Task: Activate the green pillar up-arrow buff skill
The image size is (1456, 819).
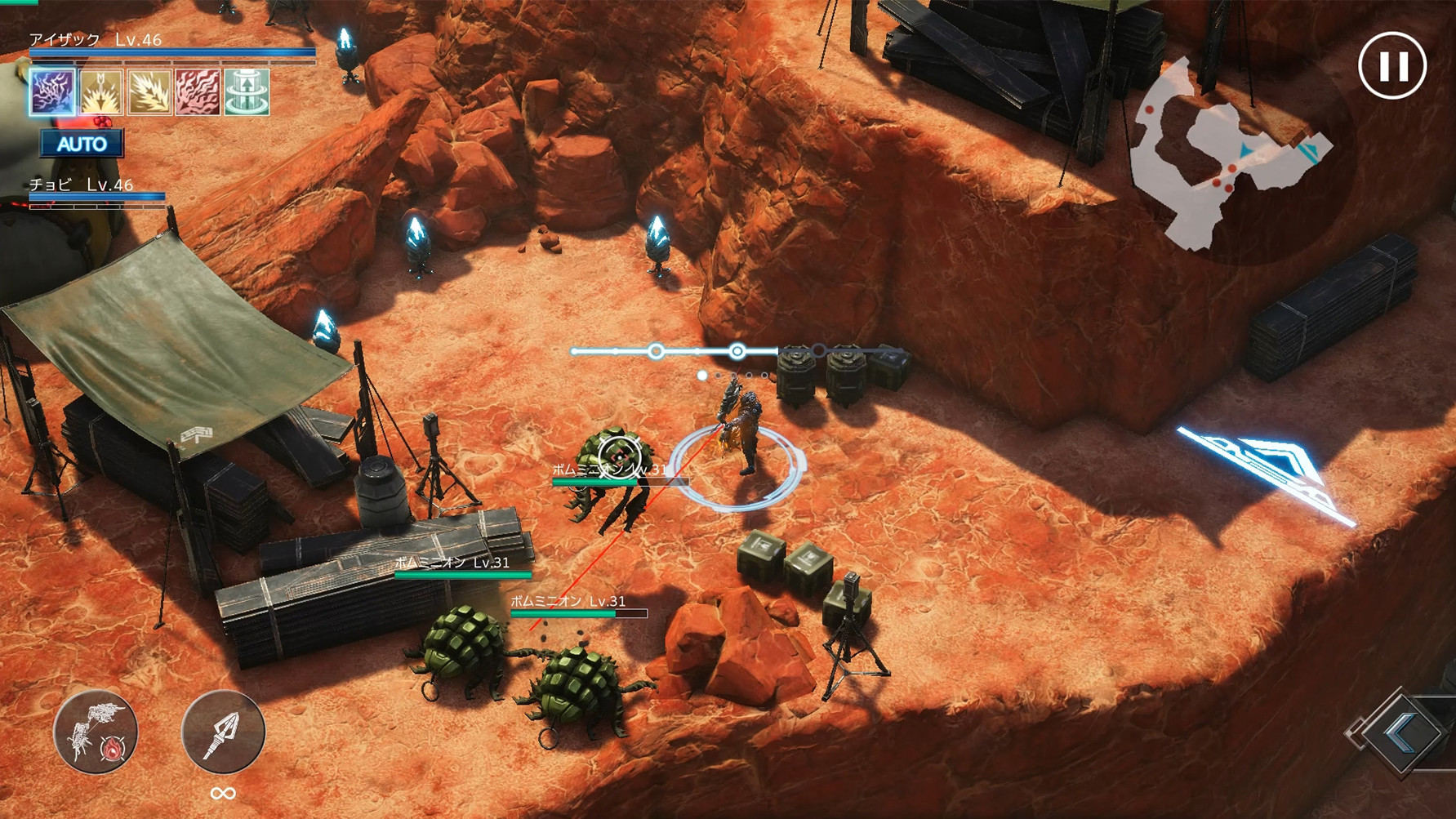Action: coord(247,91)
